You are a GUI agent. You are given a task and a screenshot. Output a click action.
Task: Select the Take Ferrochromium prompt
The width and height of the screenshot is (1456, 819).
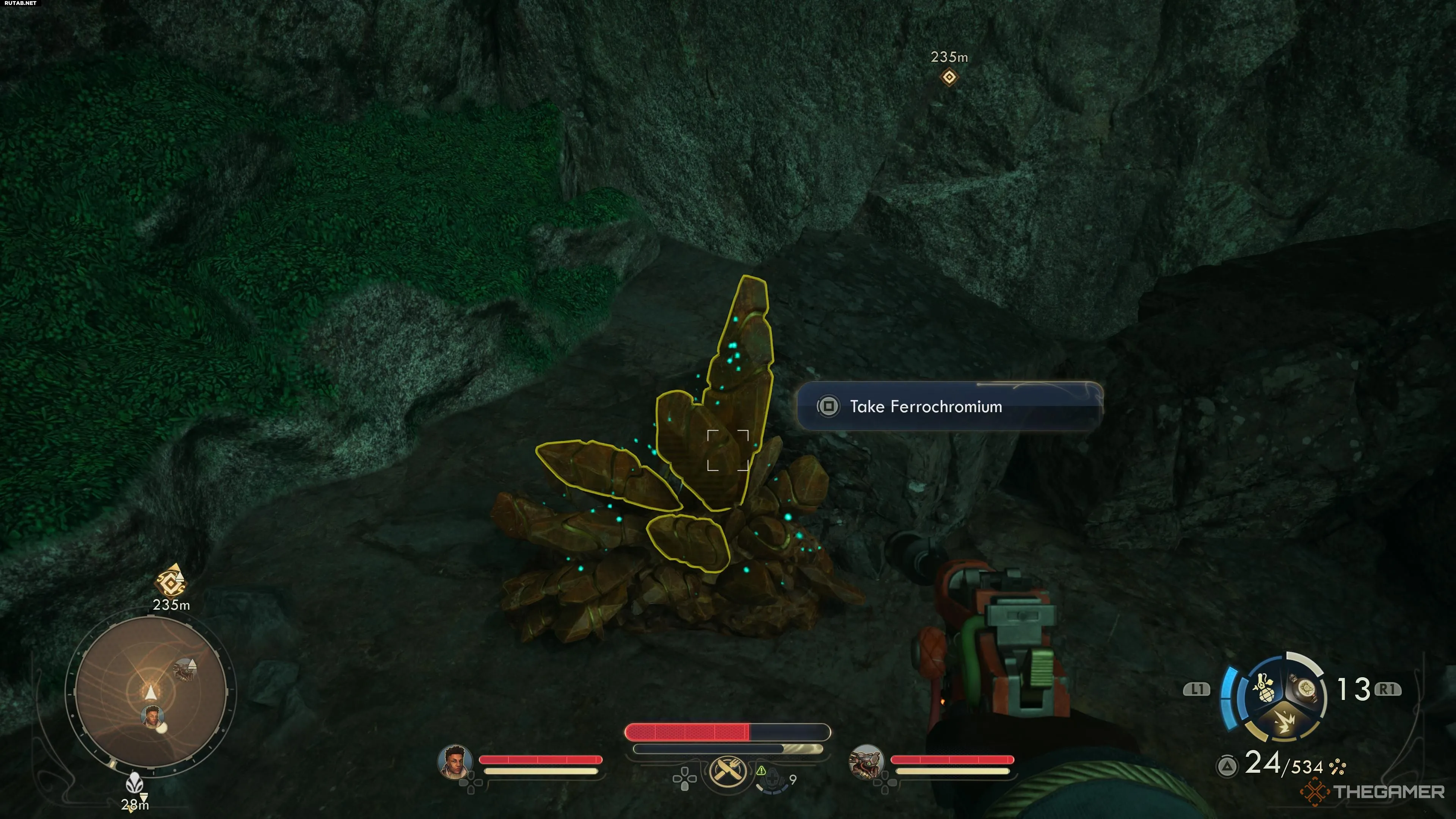949,406
